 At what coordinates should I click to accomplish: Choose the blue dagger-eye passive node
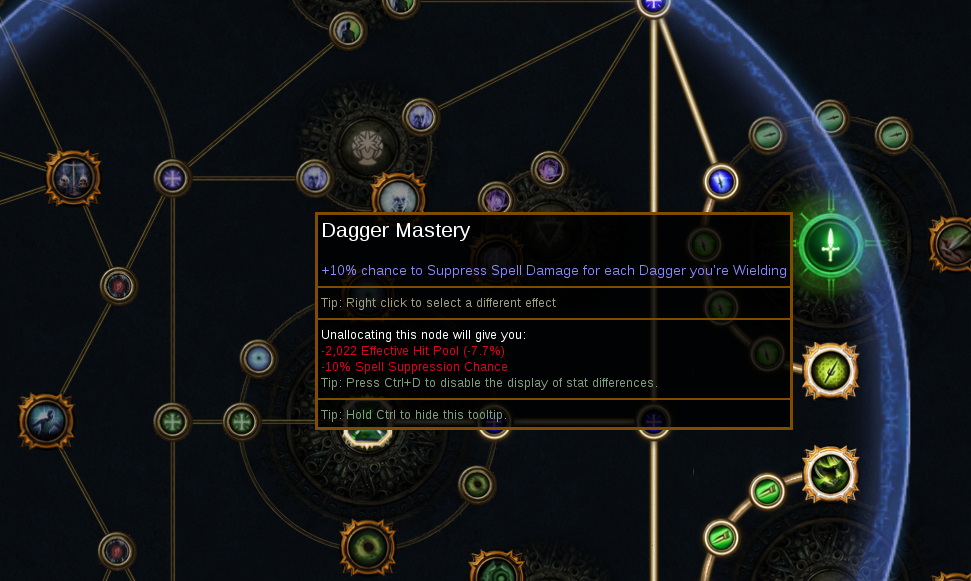coord(721,181)
